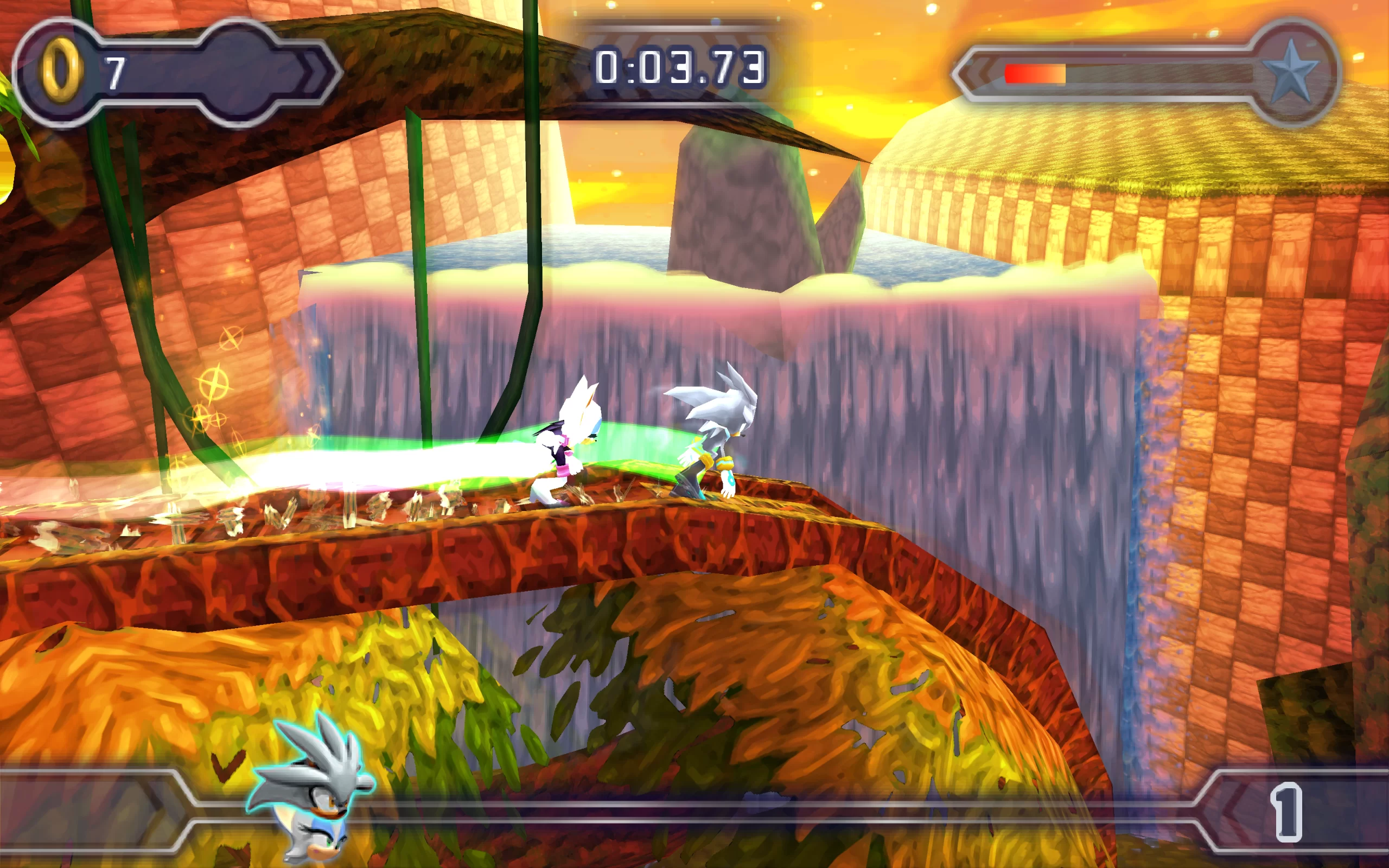Click the gold ring counter icon
The width and height of the screenshot is (1389, 868).
point(60,71)
